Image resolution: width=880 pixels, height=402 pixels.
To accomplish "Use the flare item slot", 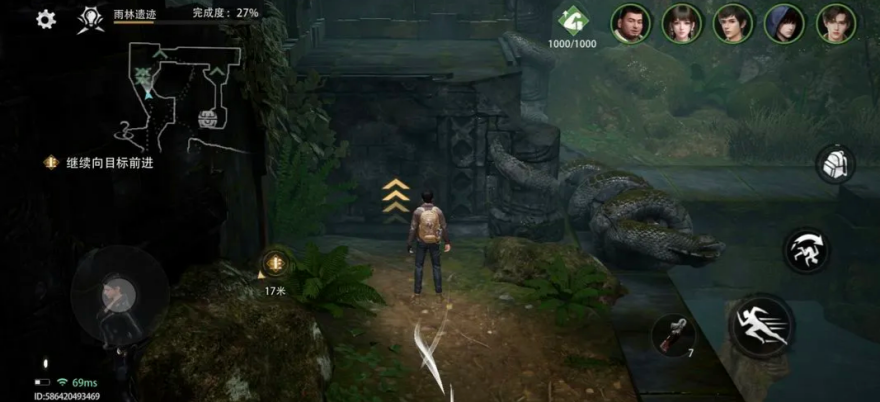I will pyautogui.click(x=672, y=335).
